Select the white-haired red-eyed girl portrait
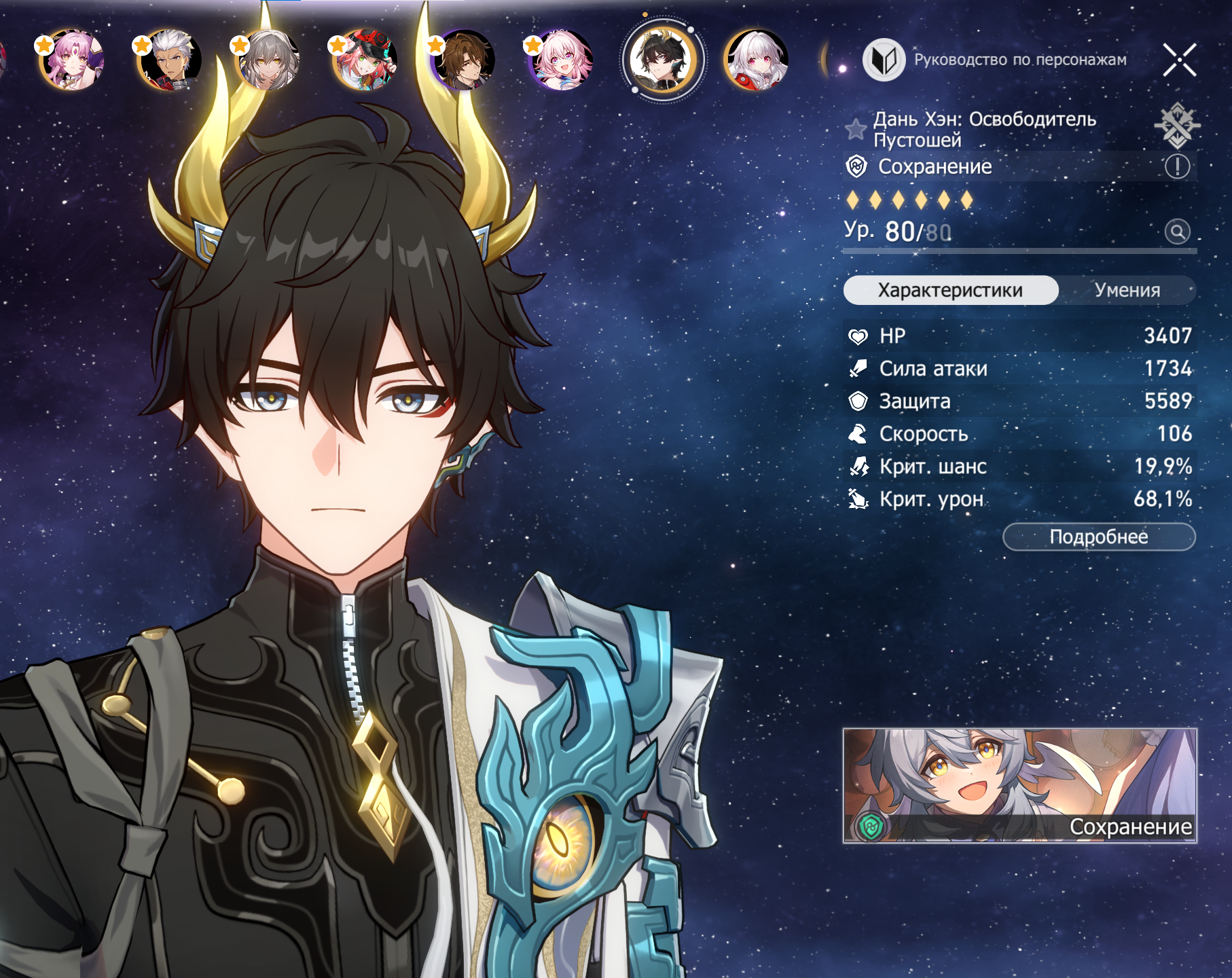The image size is (1232, 978). [x=757, y=60]
